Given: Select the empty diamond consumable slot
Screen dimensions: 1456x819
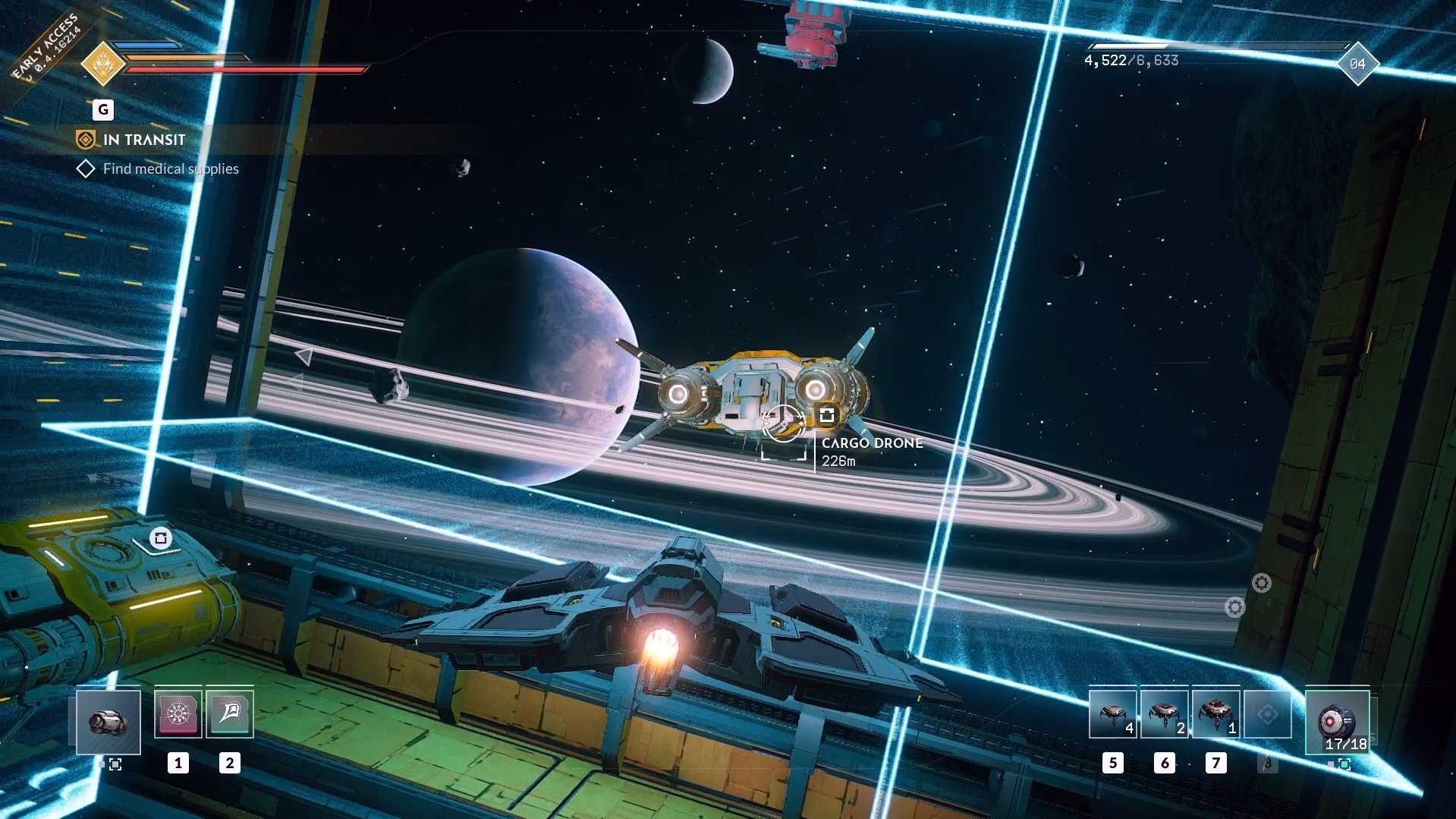Looking at the screenshot, I should [x=1267, y=714].
